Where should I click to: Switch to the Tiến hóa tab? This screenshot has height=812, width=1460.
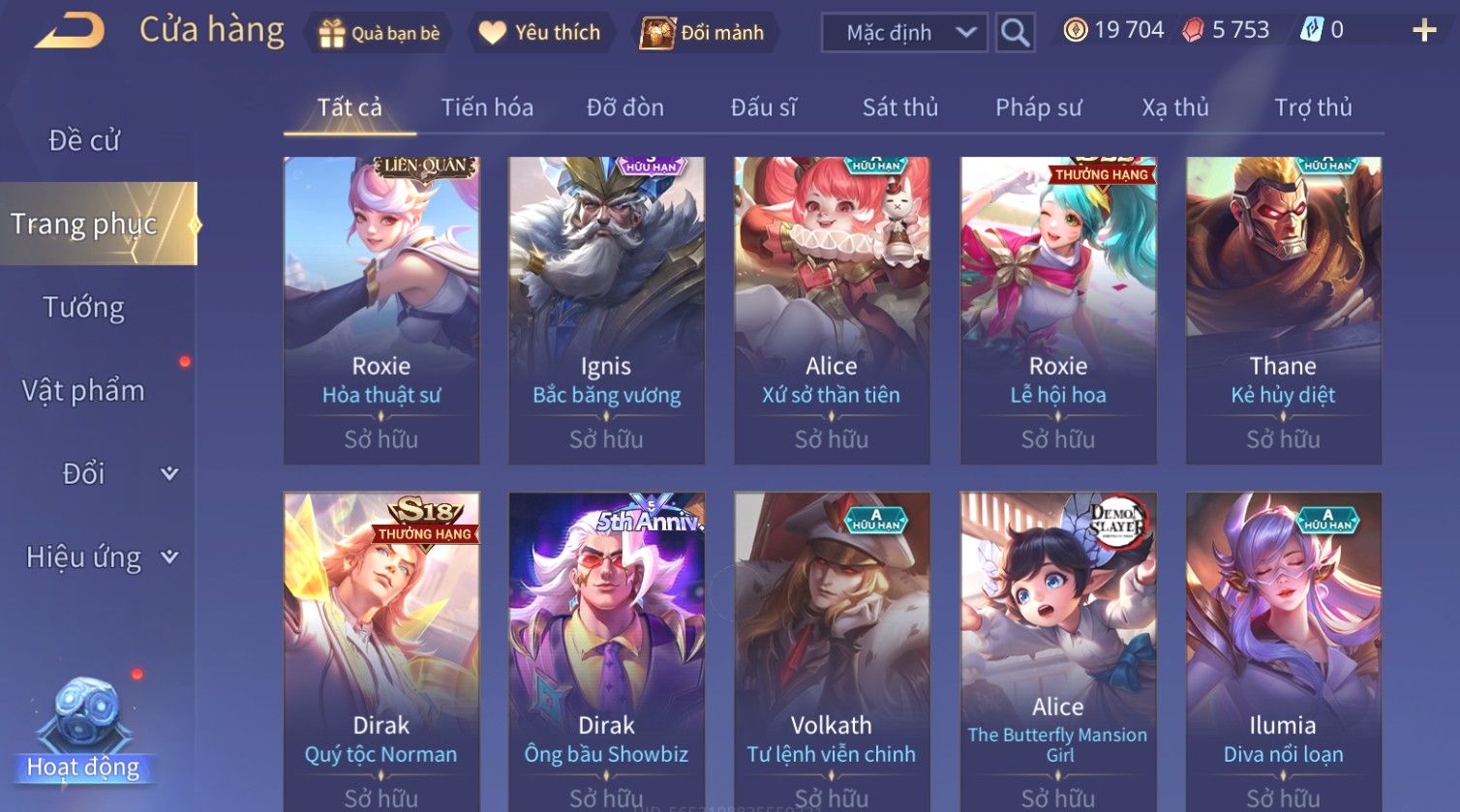pos(487,107)
